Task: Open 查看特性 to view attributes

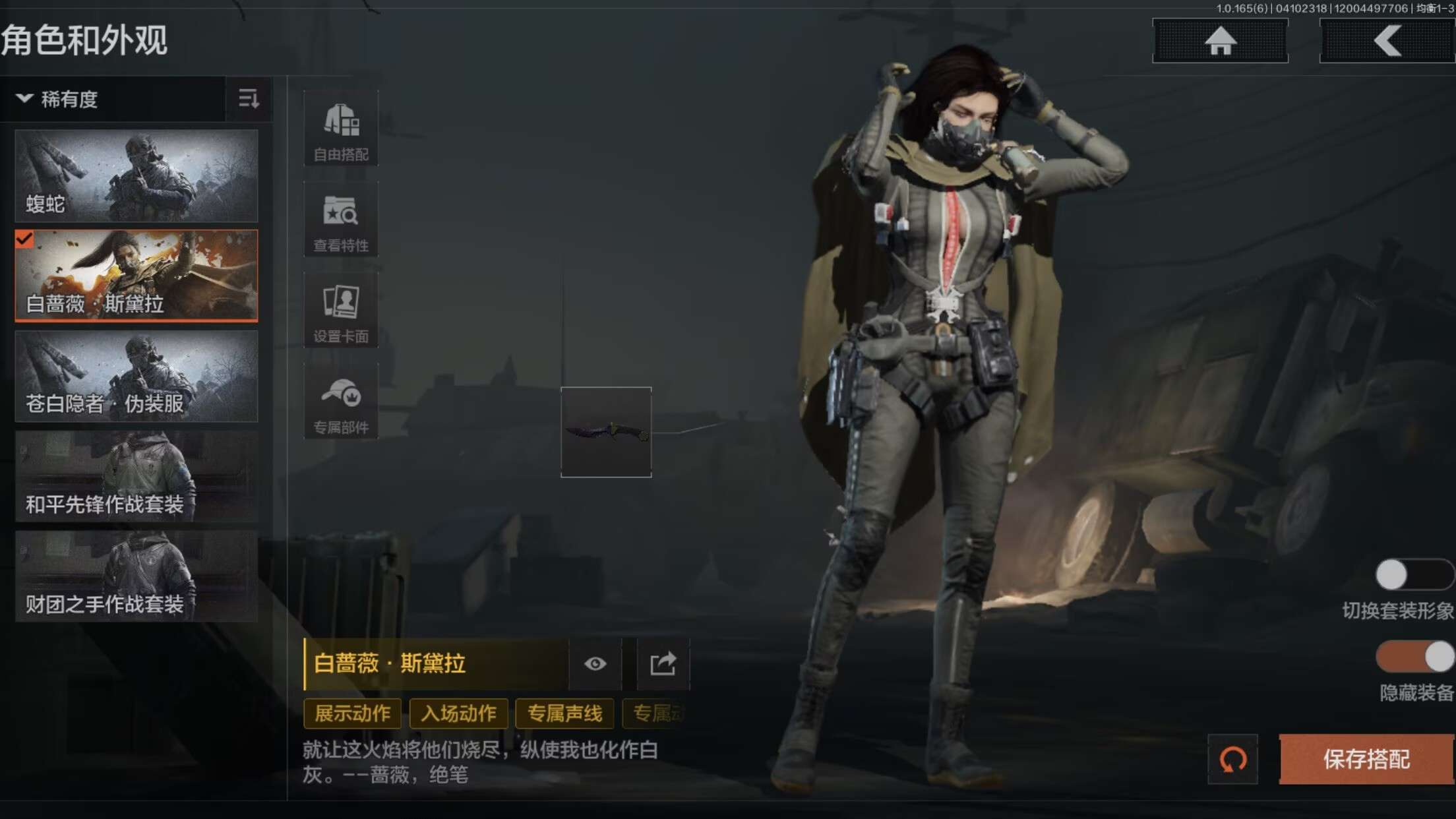Action: tap(340, 218)
